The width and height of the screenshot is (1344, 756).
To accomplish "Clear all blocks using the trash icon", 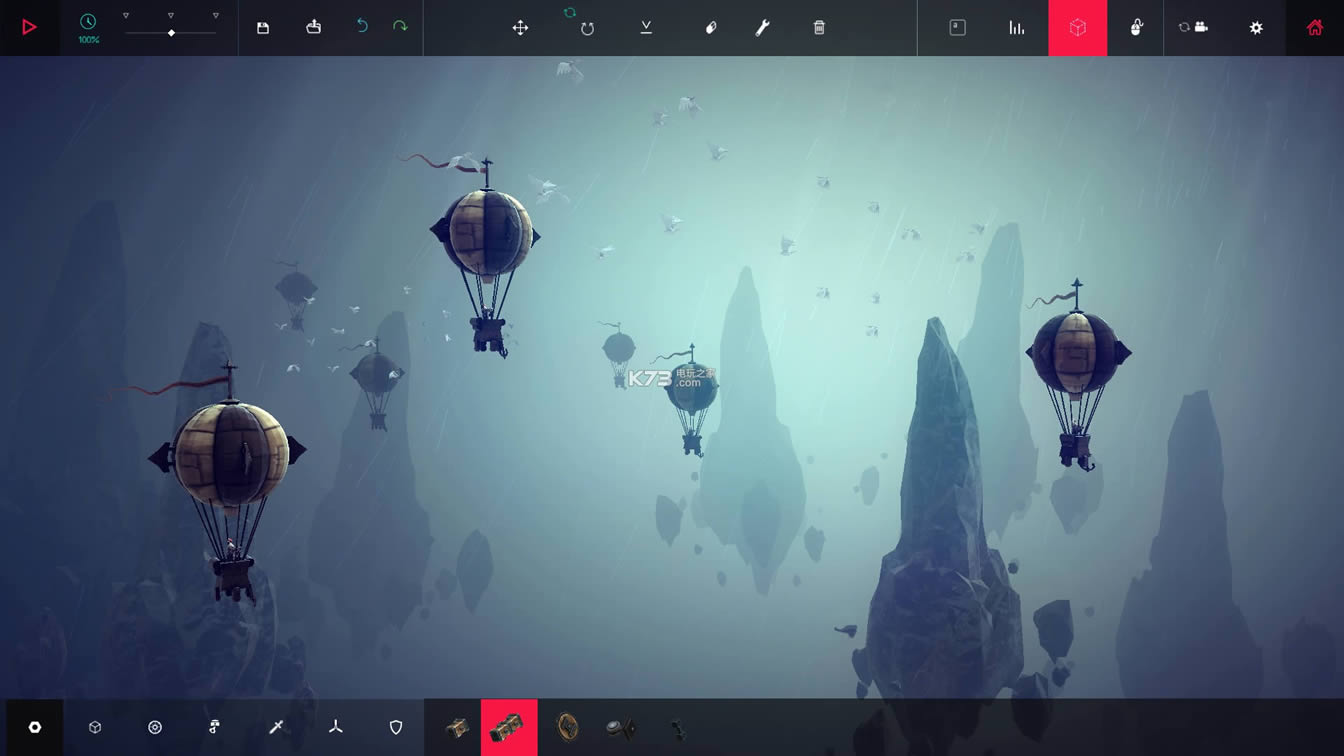I will pos(818,28).
